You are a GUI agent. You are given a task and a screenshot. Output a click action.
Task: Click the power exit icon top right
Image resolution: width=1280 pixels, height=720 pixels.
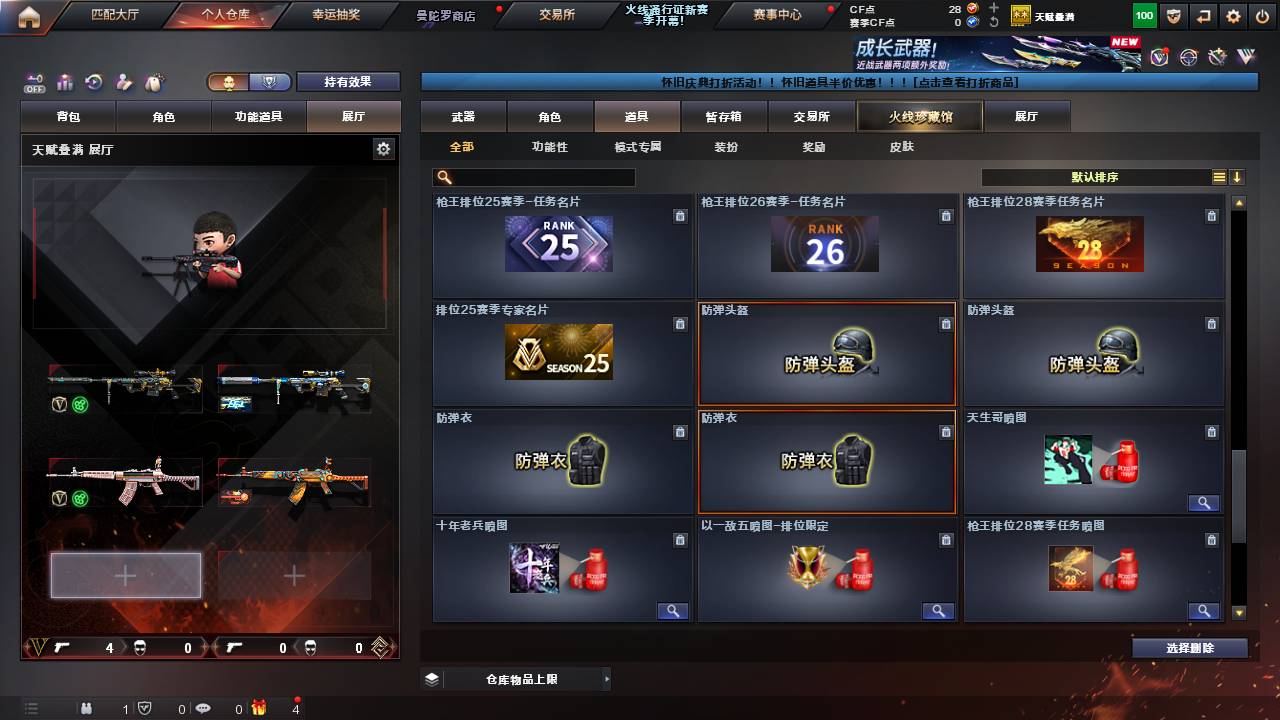(x=1264, y=15)
